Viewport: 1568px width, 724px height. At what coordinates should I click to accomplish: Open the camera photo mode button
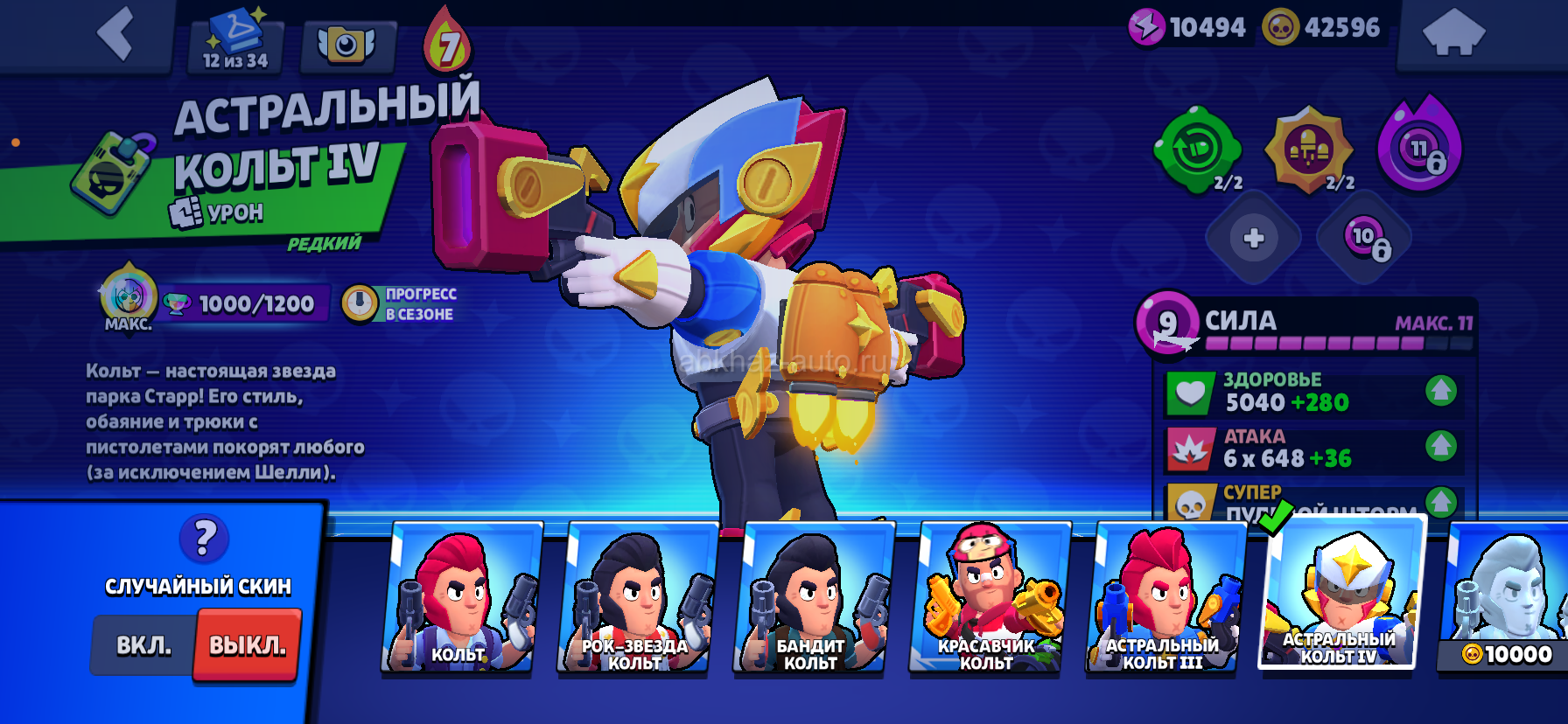pos(346,45)
